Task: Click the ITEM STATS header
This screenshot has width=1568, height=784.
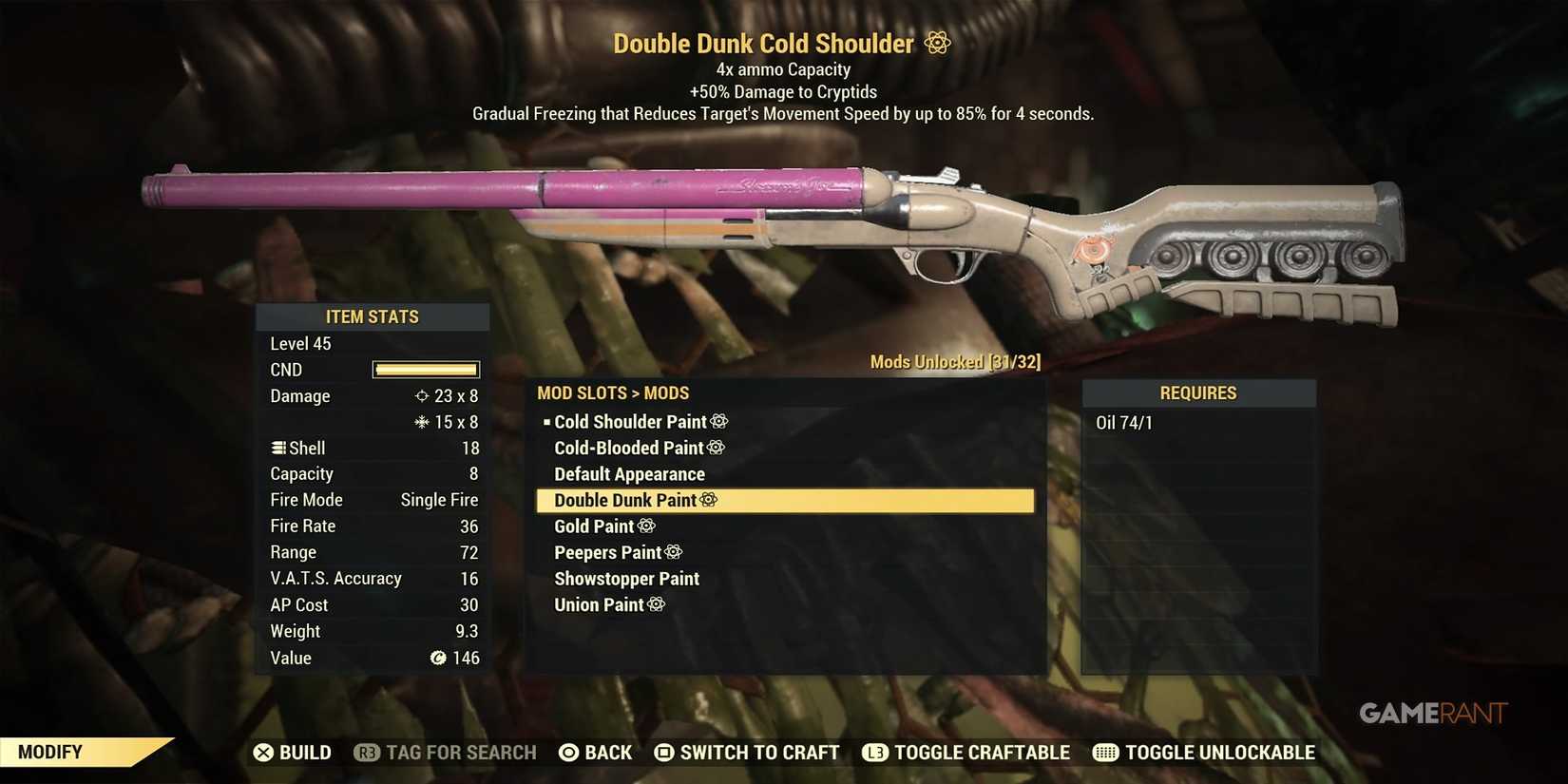Action: (x=373, y=316)
